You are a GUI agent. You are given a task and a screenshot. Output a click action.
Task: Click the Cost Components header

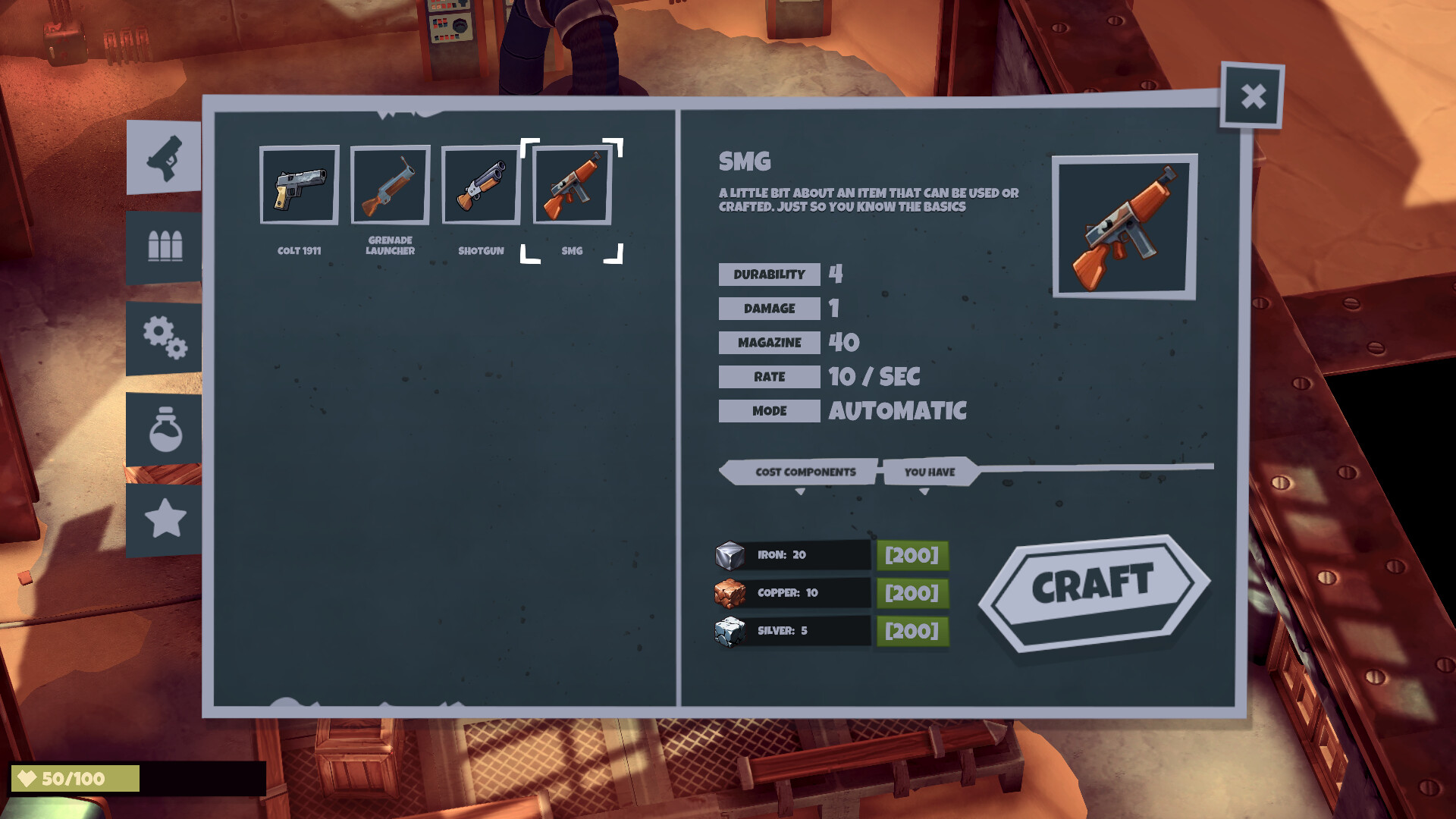805,472
